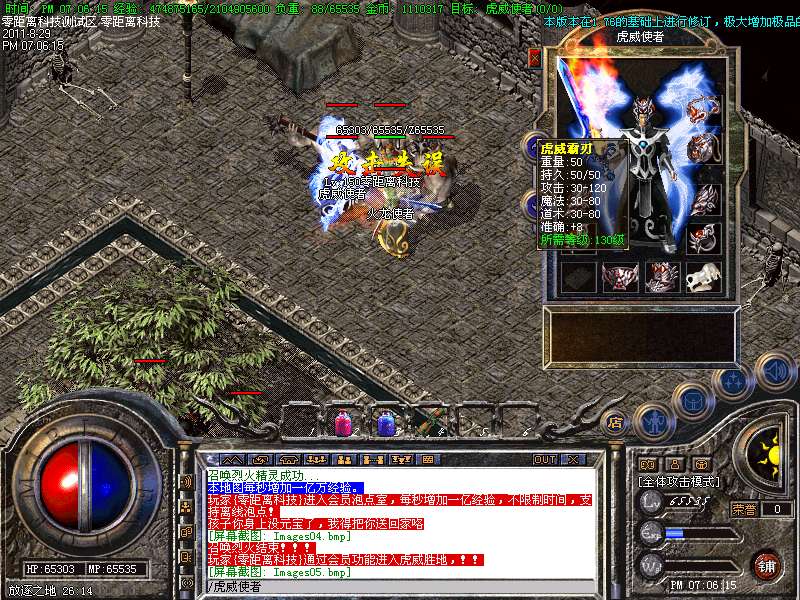Click the 荣誉 honor label
This screenshot has height=600, width=800.
(743, 509)
